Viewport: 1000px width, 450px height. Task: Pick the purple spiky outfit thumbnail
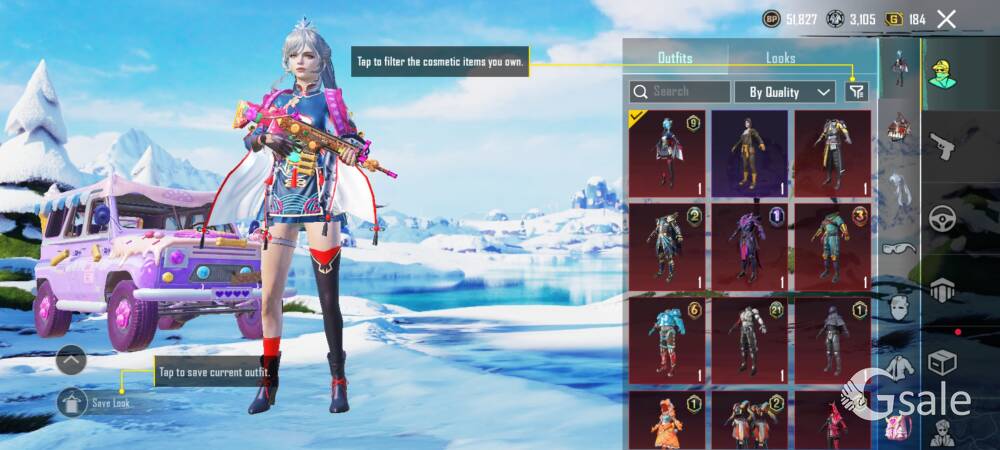click(749, 245)
